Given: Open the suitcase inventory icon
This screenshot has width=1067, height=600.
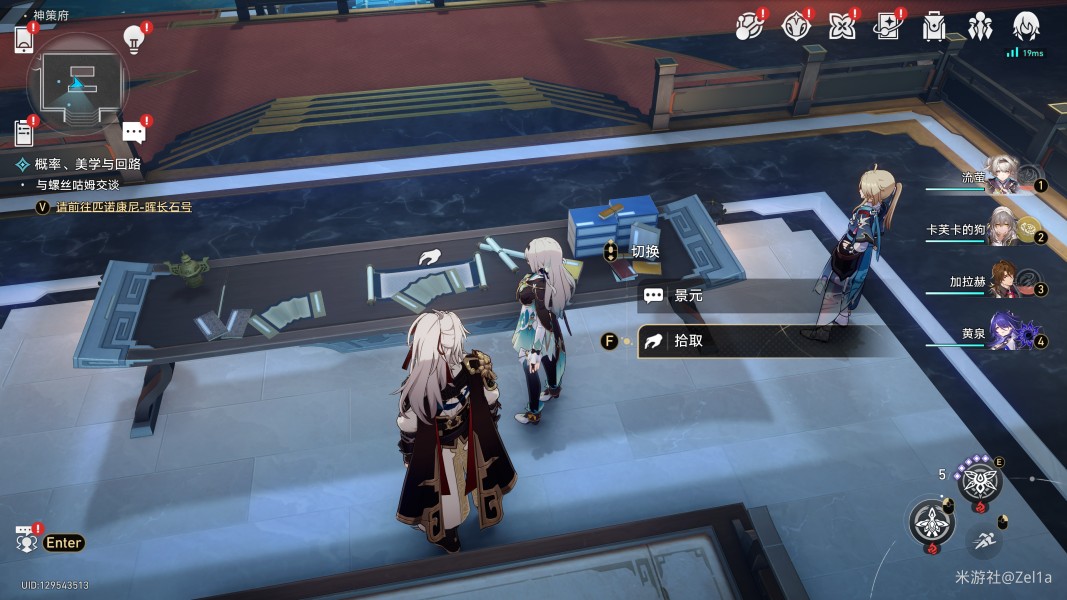Looking at the screenshot, I should [934, 26].
